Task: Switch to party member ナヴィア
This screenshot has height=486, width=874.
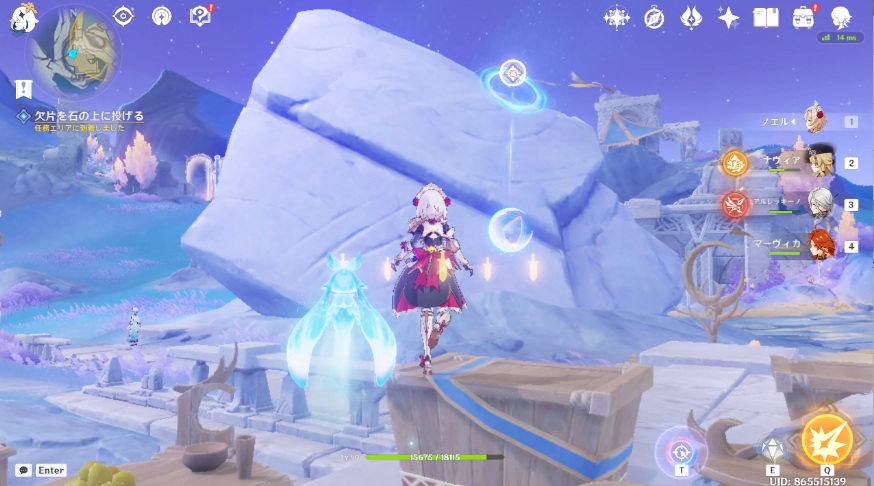Action: click(x=819, y=163)
